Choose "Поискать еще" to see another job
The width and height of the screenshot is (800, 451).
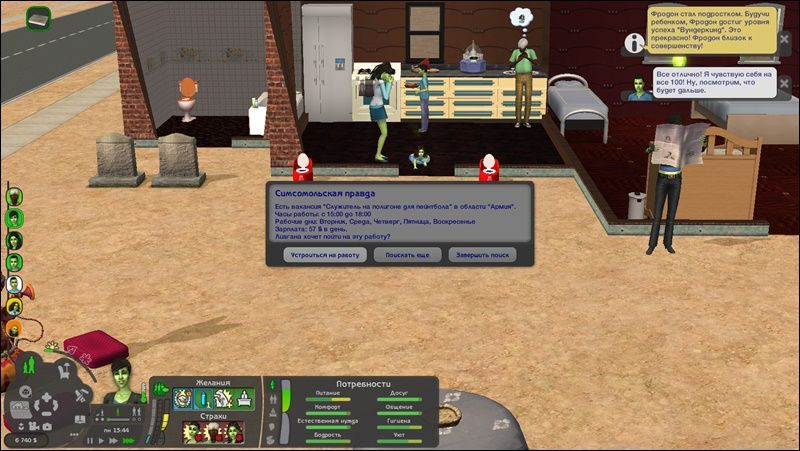[407, 255]
